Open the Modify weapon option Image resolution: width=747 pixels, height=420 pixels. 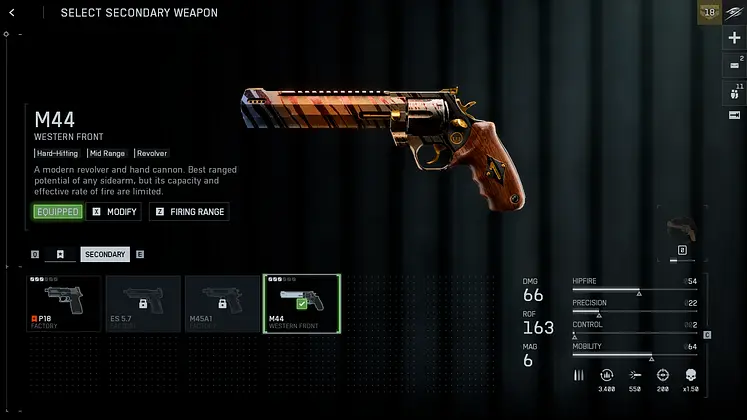[x=114, y=212]
